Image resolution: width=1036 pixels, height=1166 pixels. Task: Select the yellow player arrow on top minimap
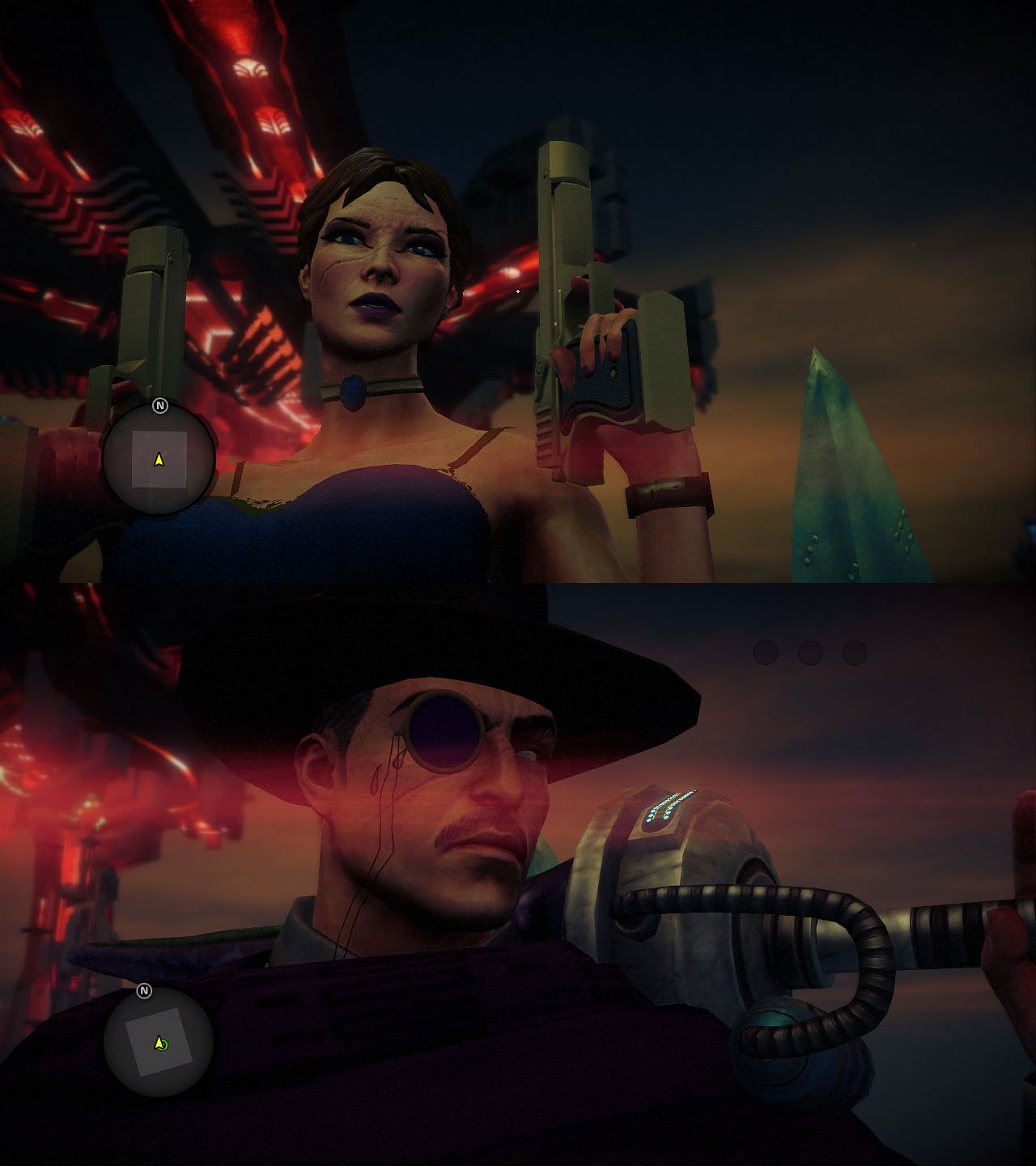click(158, 460)
